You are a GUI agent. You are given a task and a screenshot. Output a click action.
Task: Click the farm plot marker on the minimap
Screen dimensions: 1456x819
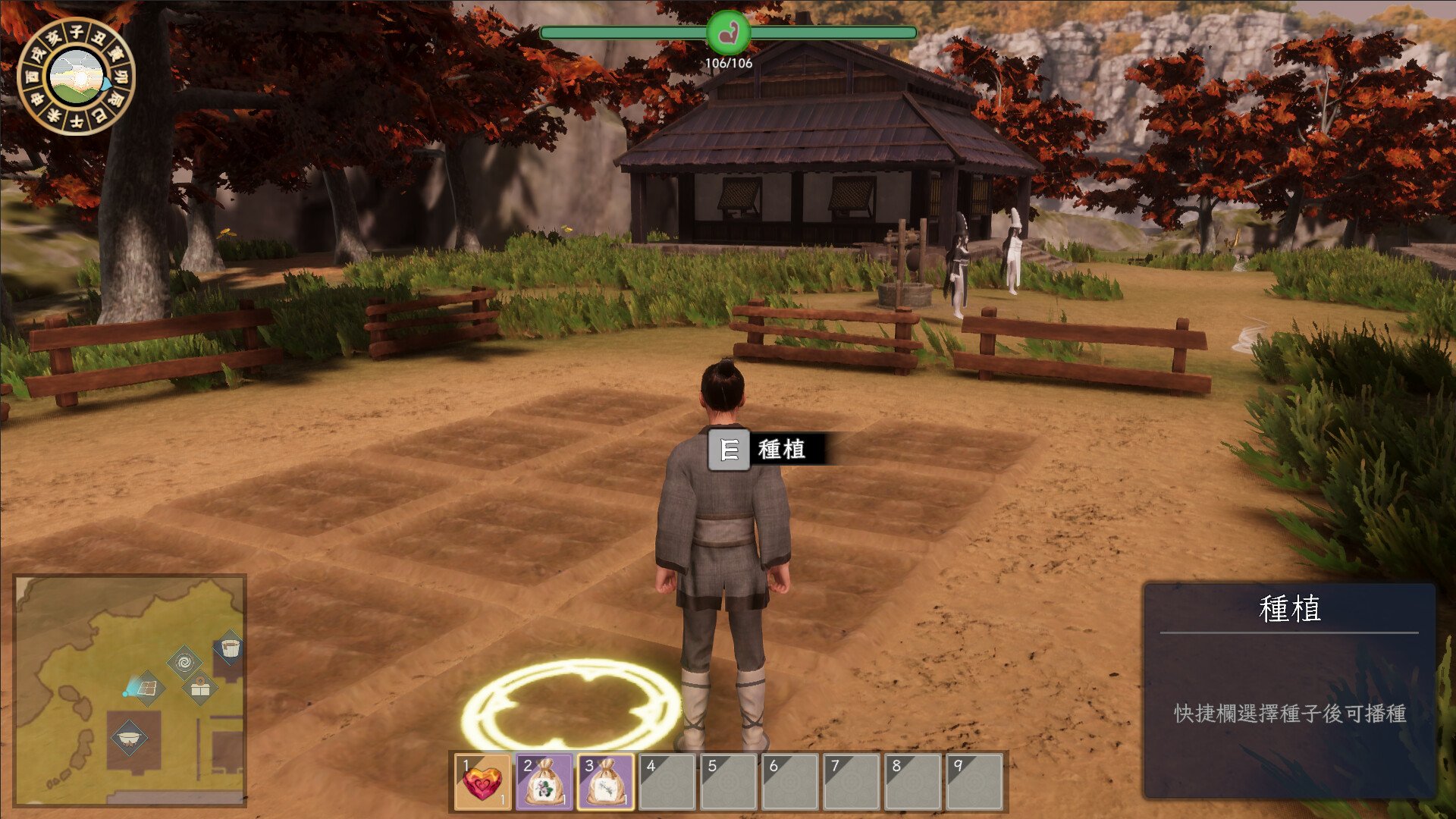pos(147,689)
